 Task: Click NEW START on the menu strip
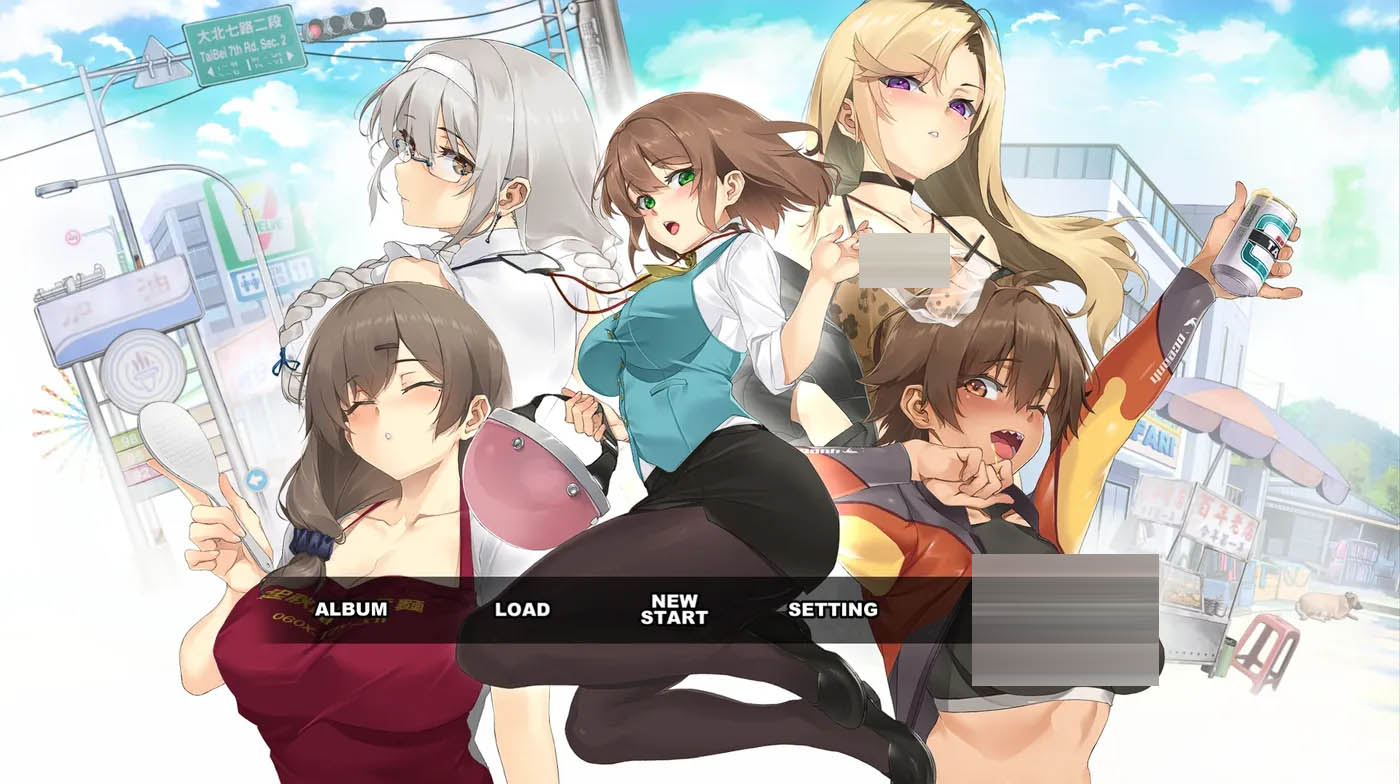pos(674,609)
